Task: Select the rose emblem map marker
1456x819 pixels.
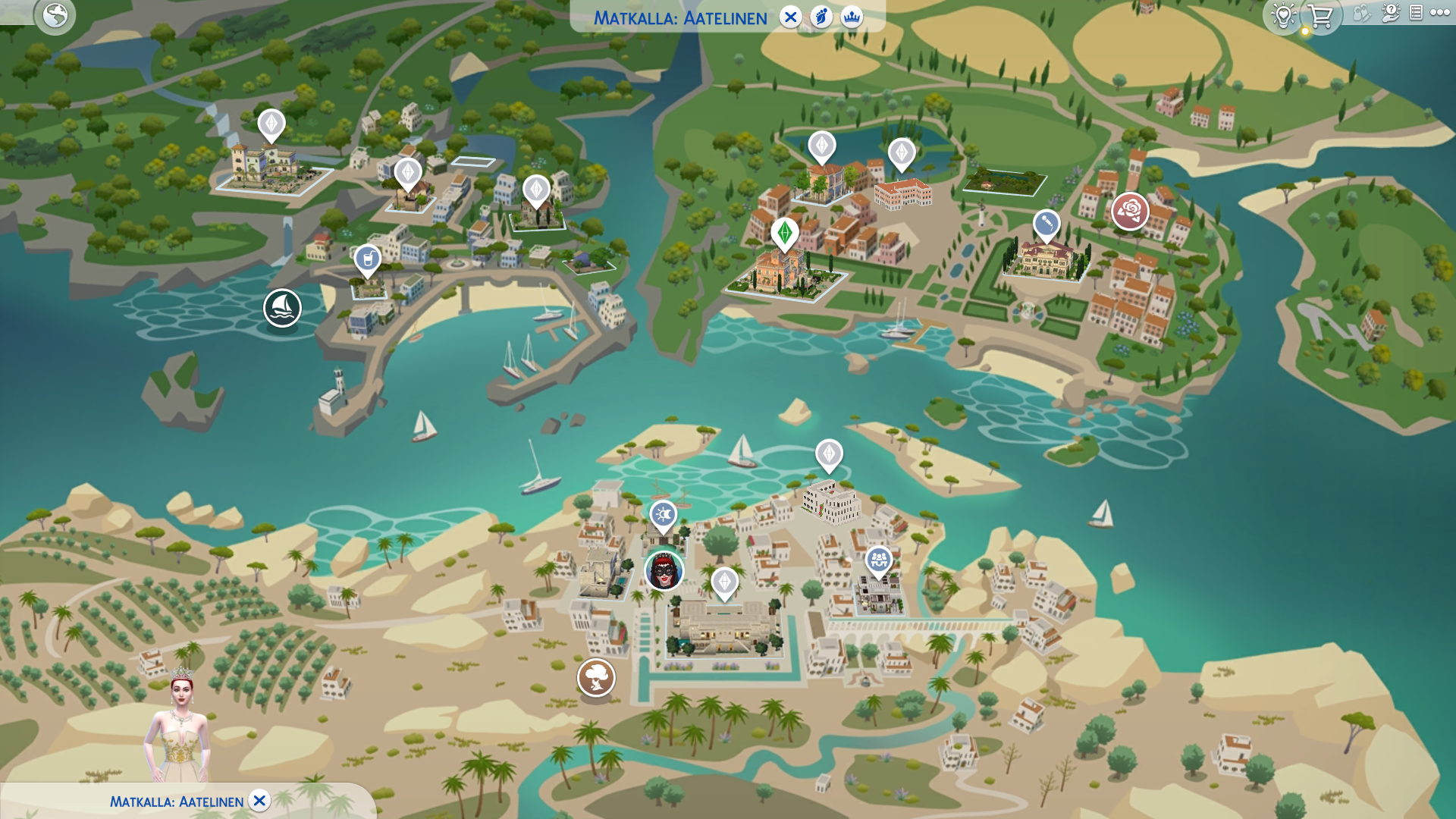Action: pyautogui.click(x=1130, y=211)
